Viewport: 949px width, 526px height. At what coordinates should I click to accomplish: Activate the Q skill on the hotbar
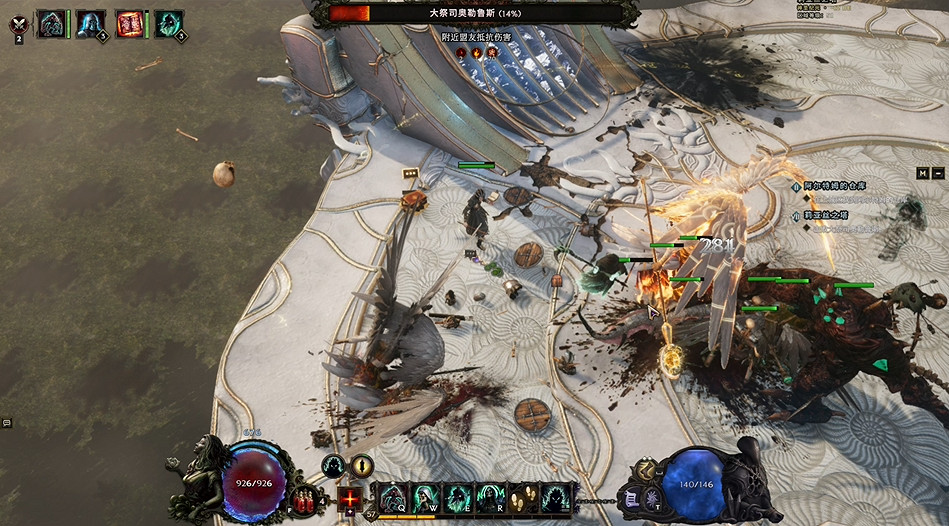click(x=393, y=496)
